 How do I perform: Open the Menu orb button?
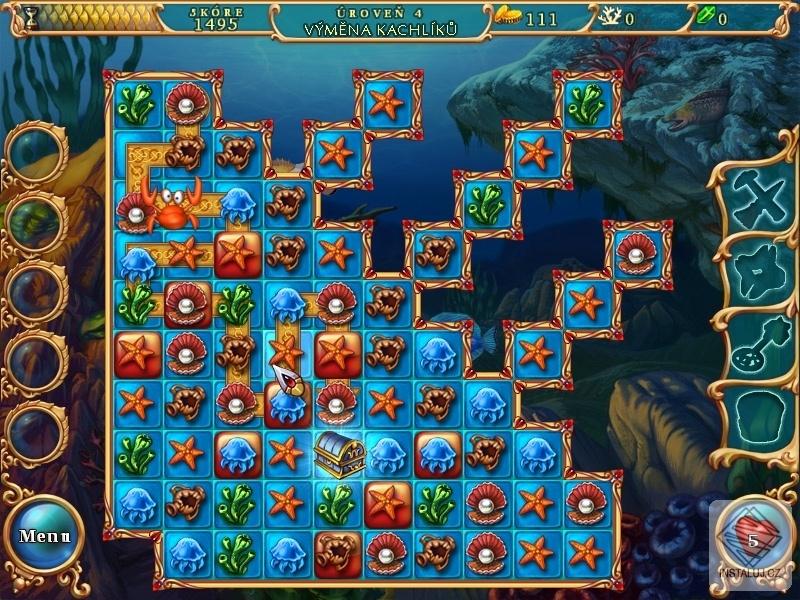coord(44,535)
